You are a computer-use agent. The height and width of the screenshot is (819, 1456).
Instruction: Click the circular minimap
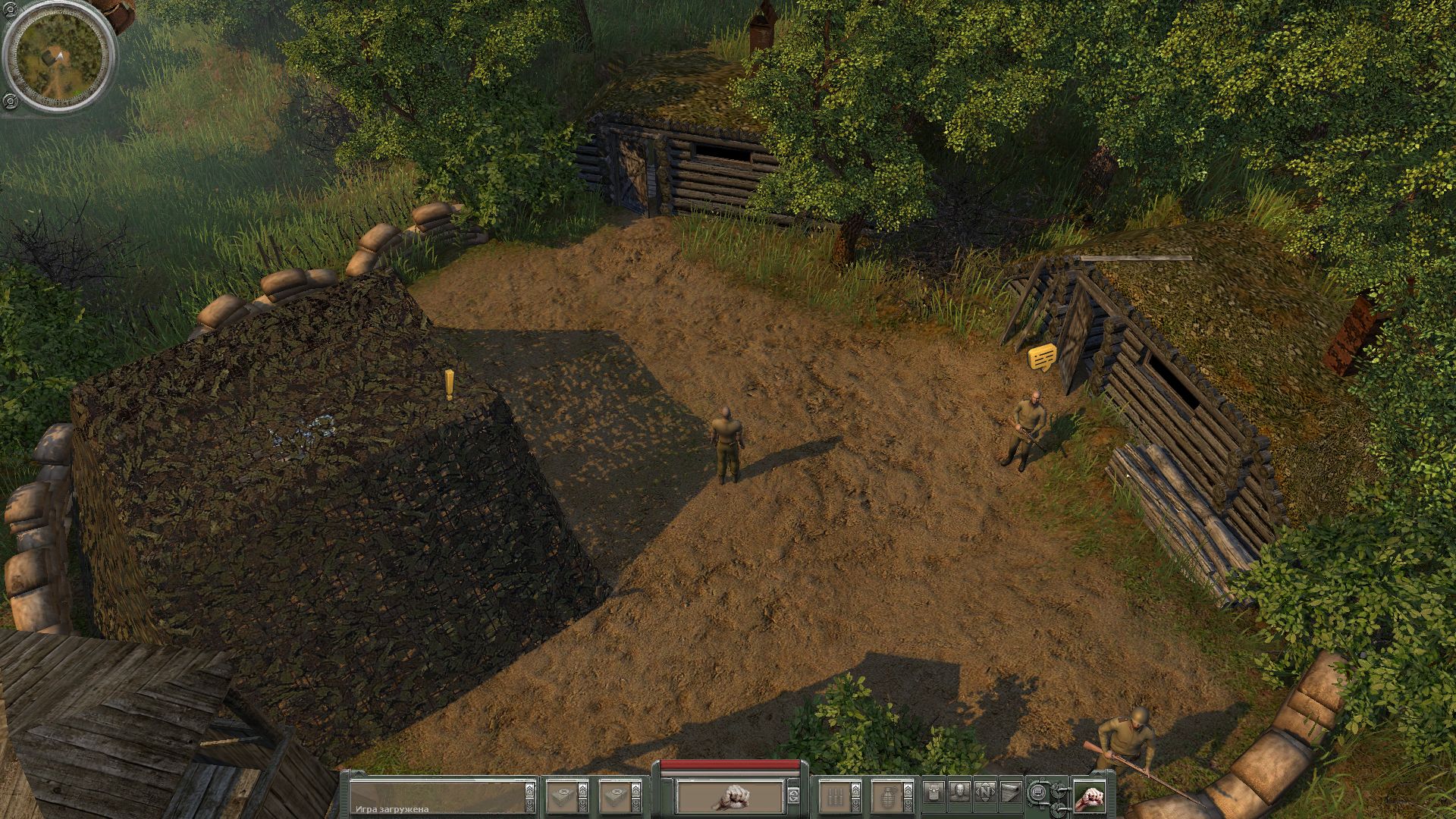[58, 58]
